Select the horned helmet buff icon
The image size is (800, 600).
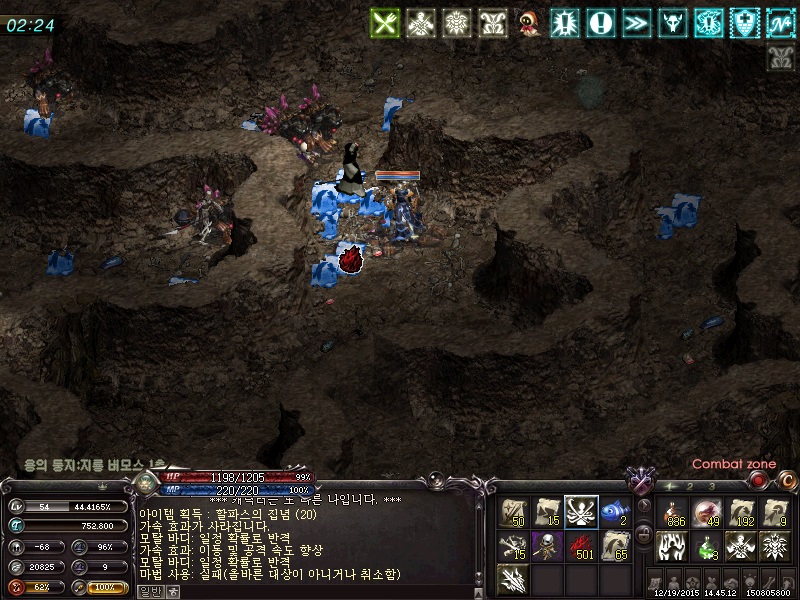[672, 22]
